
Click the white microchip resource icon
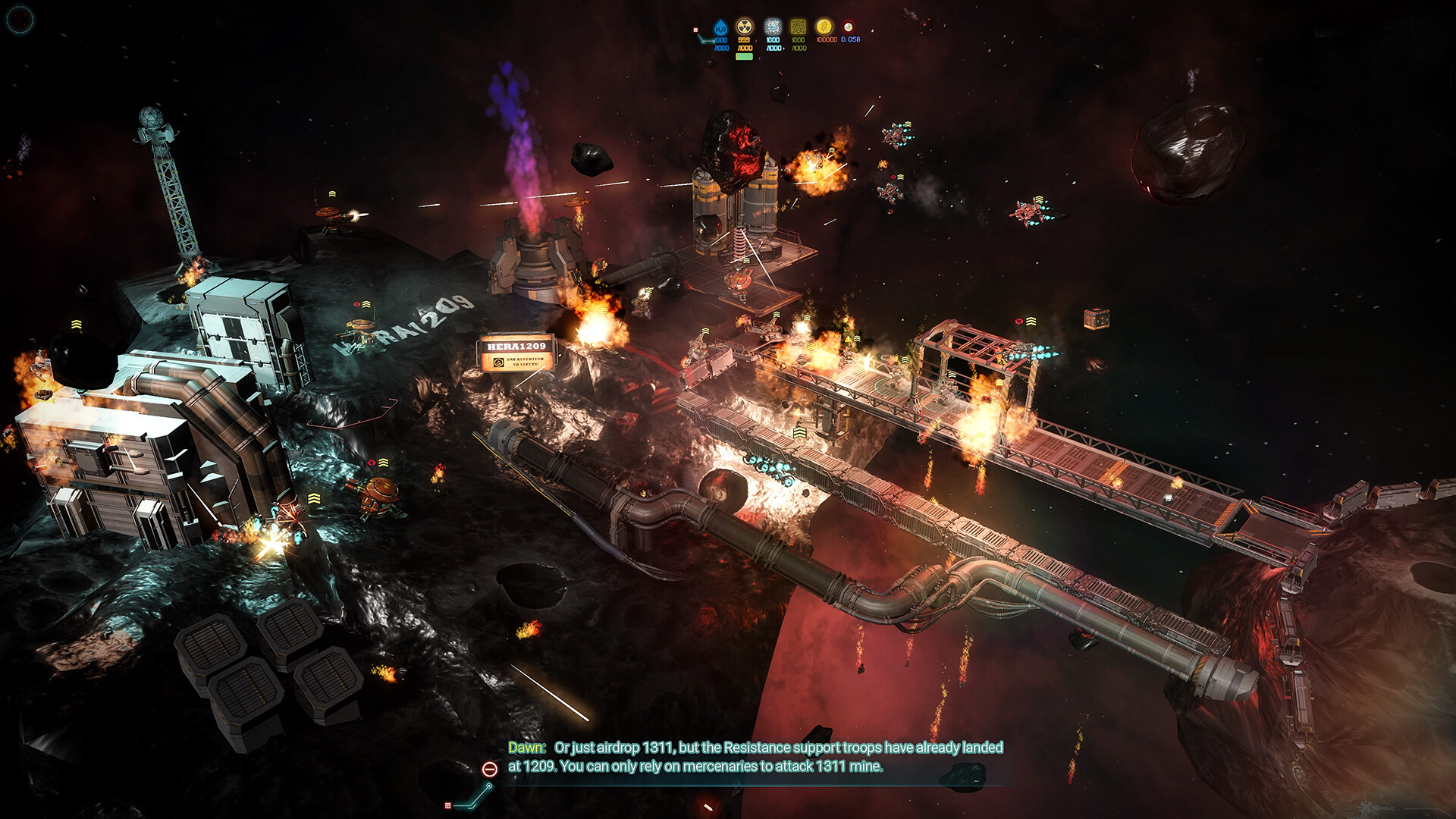tap(772, 27)
